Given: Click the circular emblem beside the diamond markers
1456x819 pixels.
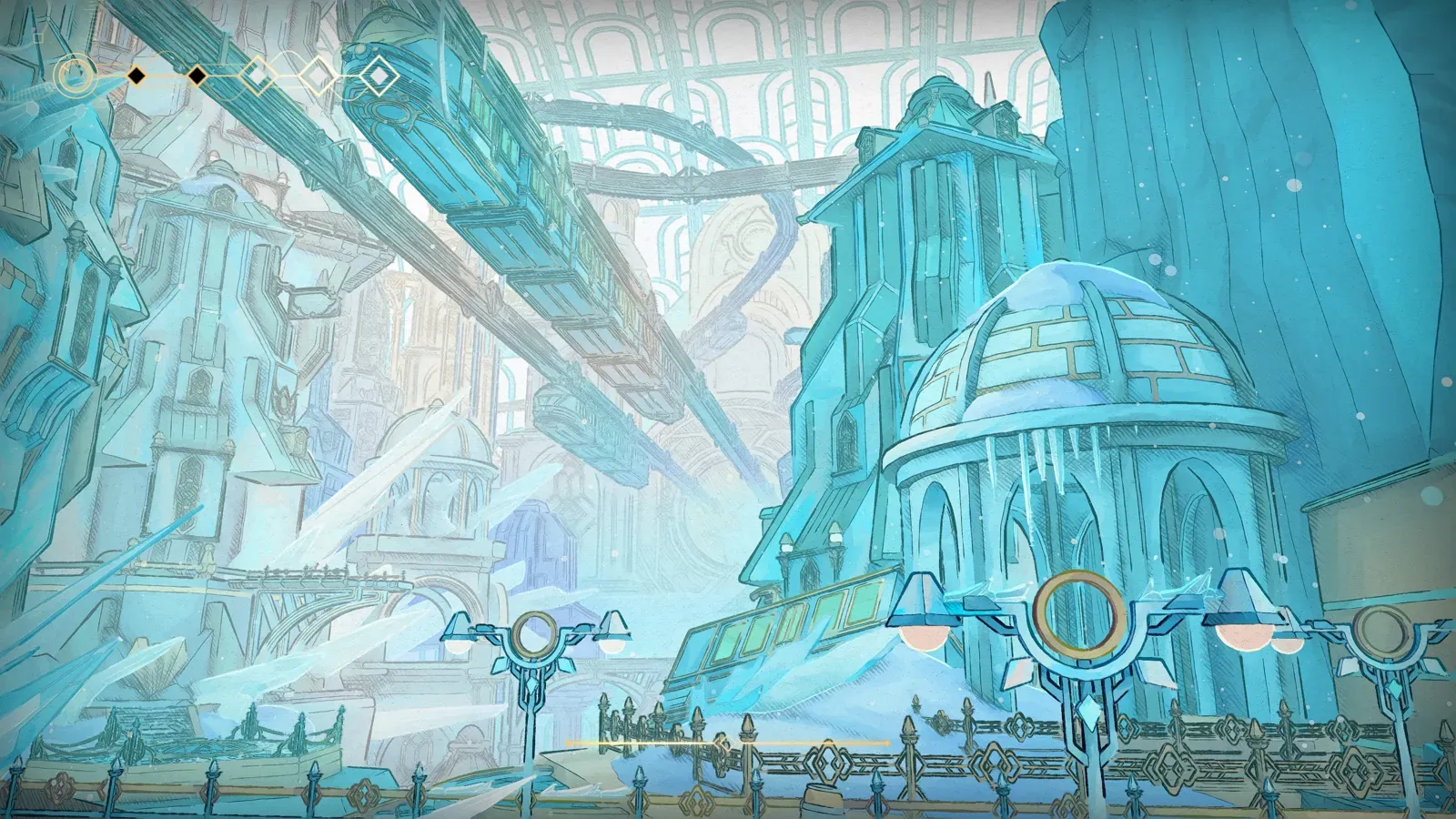Looking at the screenshot, I should (76, 76).
